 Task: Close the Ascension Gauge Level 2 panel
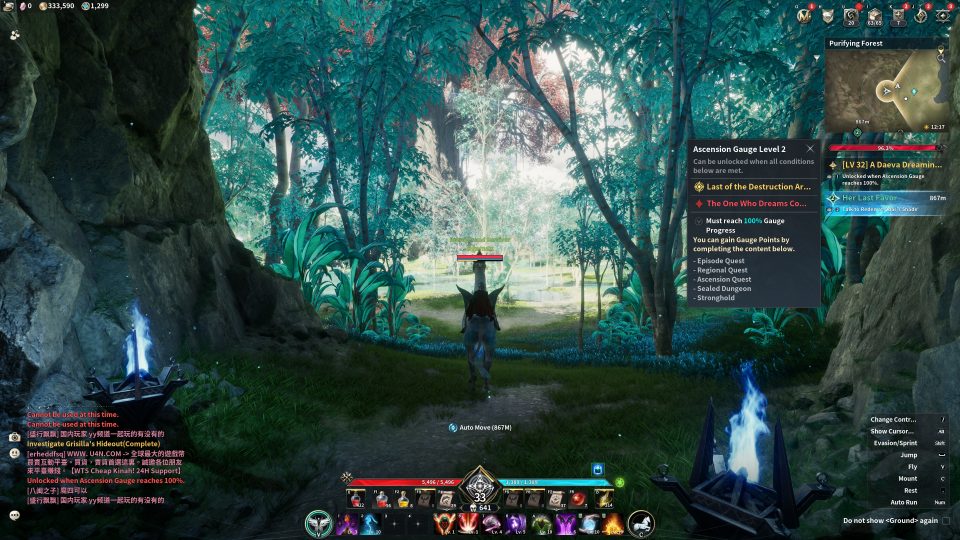(810, 149)
